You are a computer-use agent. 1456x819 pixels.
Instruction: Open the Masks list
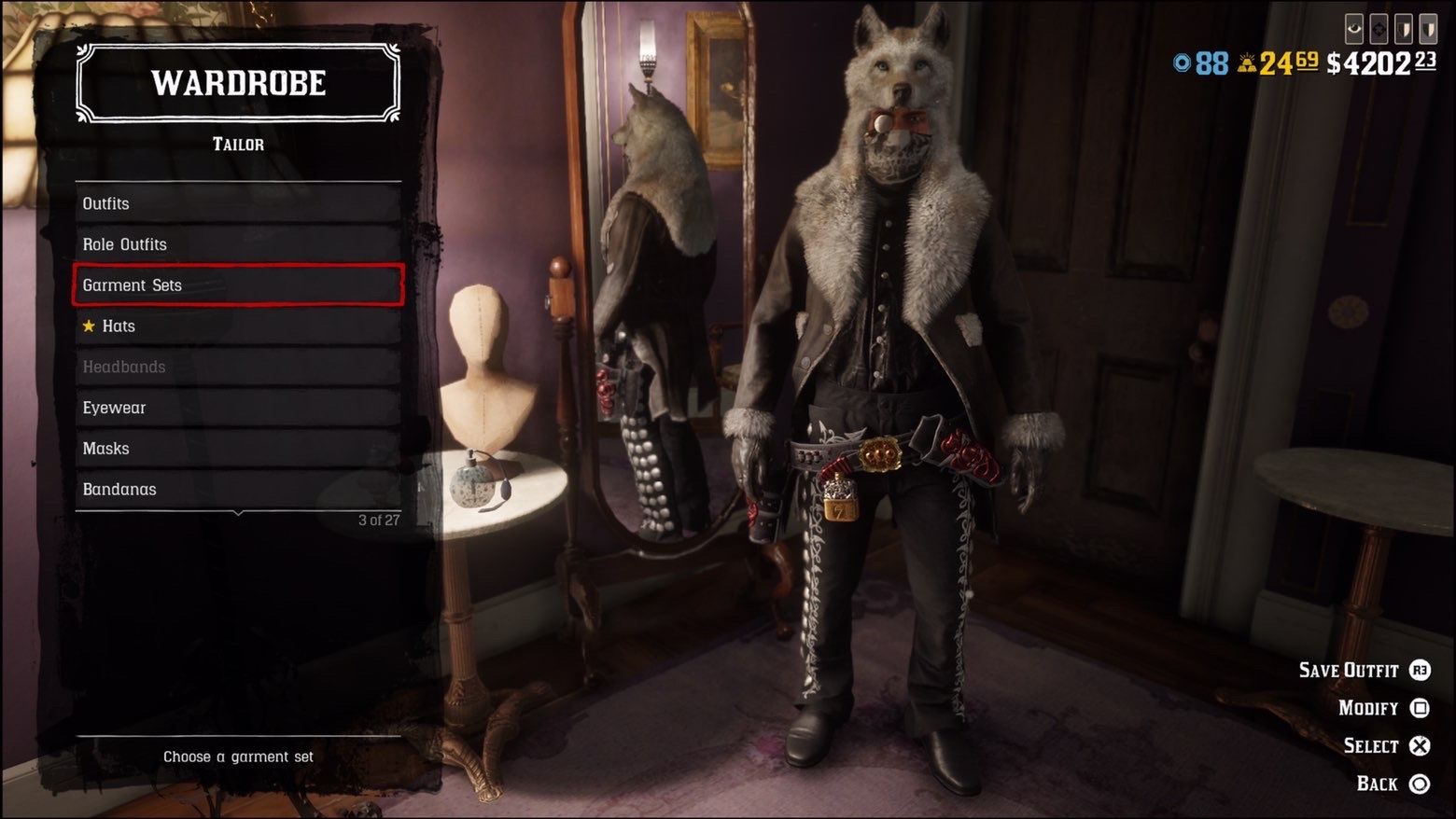(x=238, y=449)
